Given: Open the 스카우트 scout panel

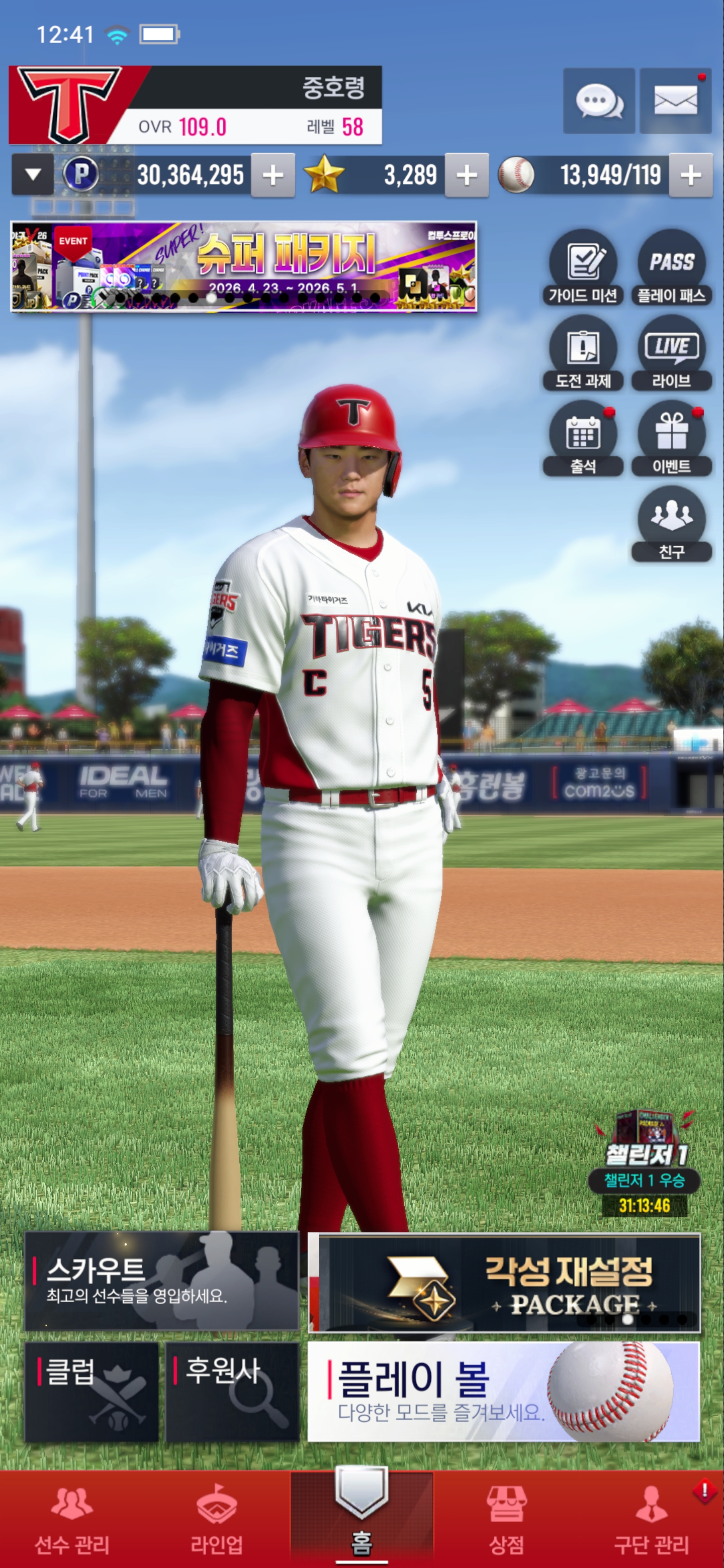Looking at the screenshot, I should pyautogui.click(x=161, y=1281).
